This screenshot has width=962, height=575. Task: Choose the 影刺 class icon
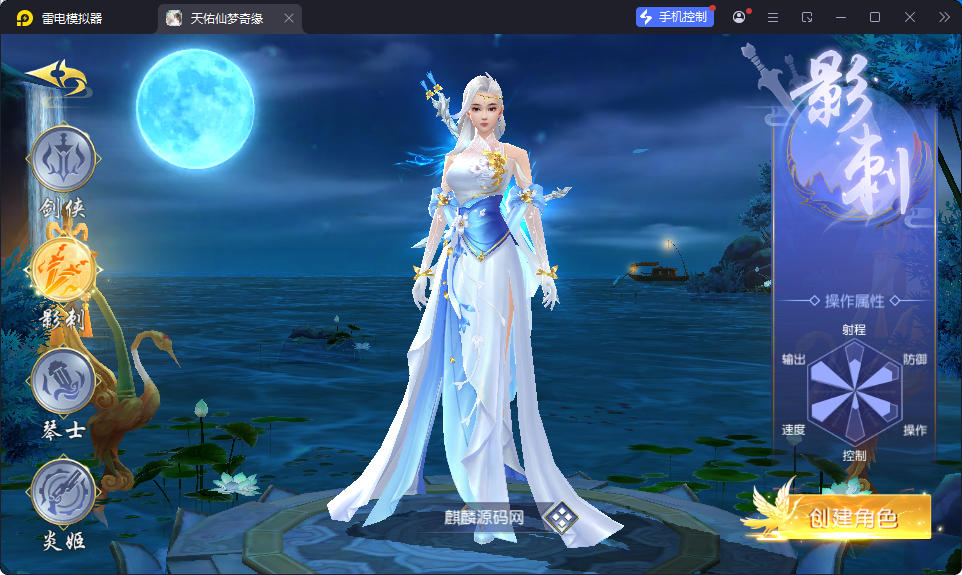pyautogui.click(x=63, y=270)
